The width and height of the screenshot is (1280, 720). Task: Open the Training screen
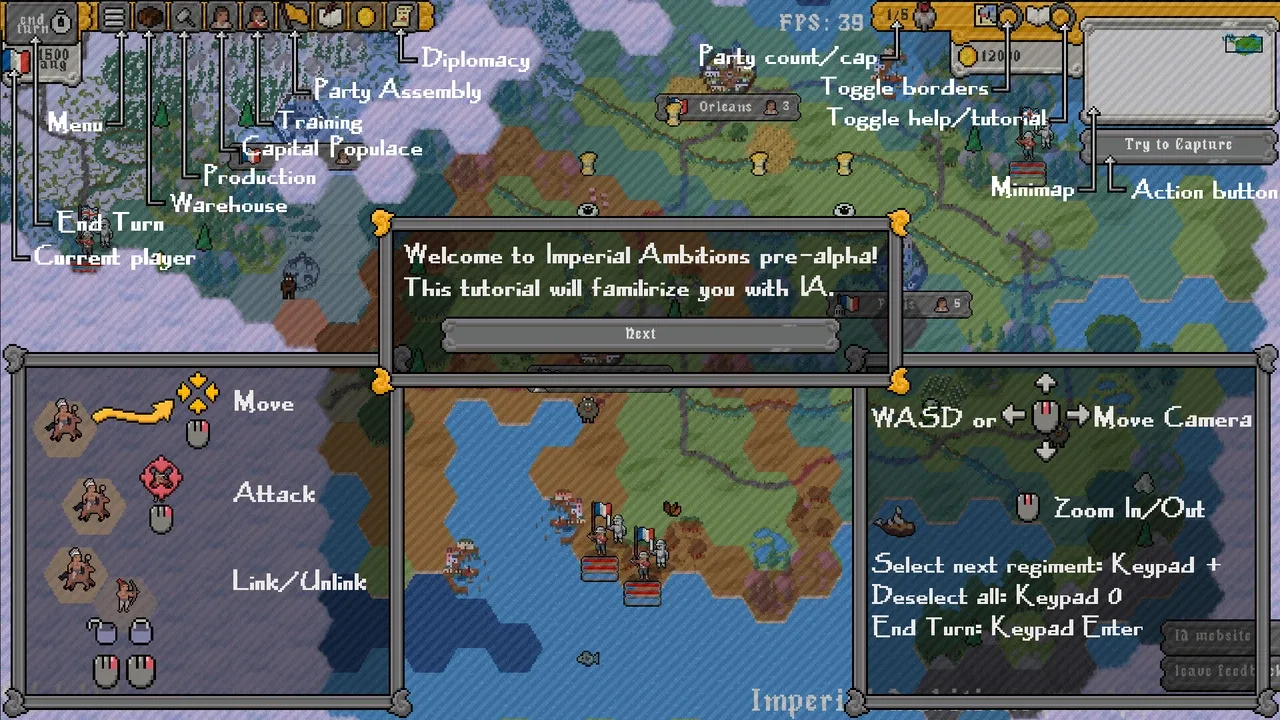pyautogui.click(x=257, y=18)
